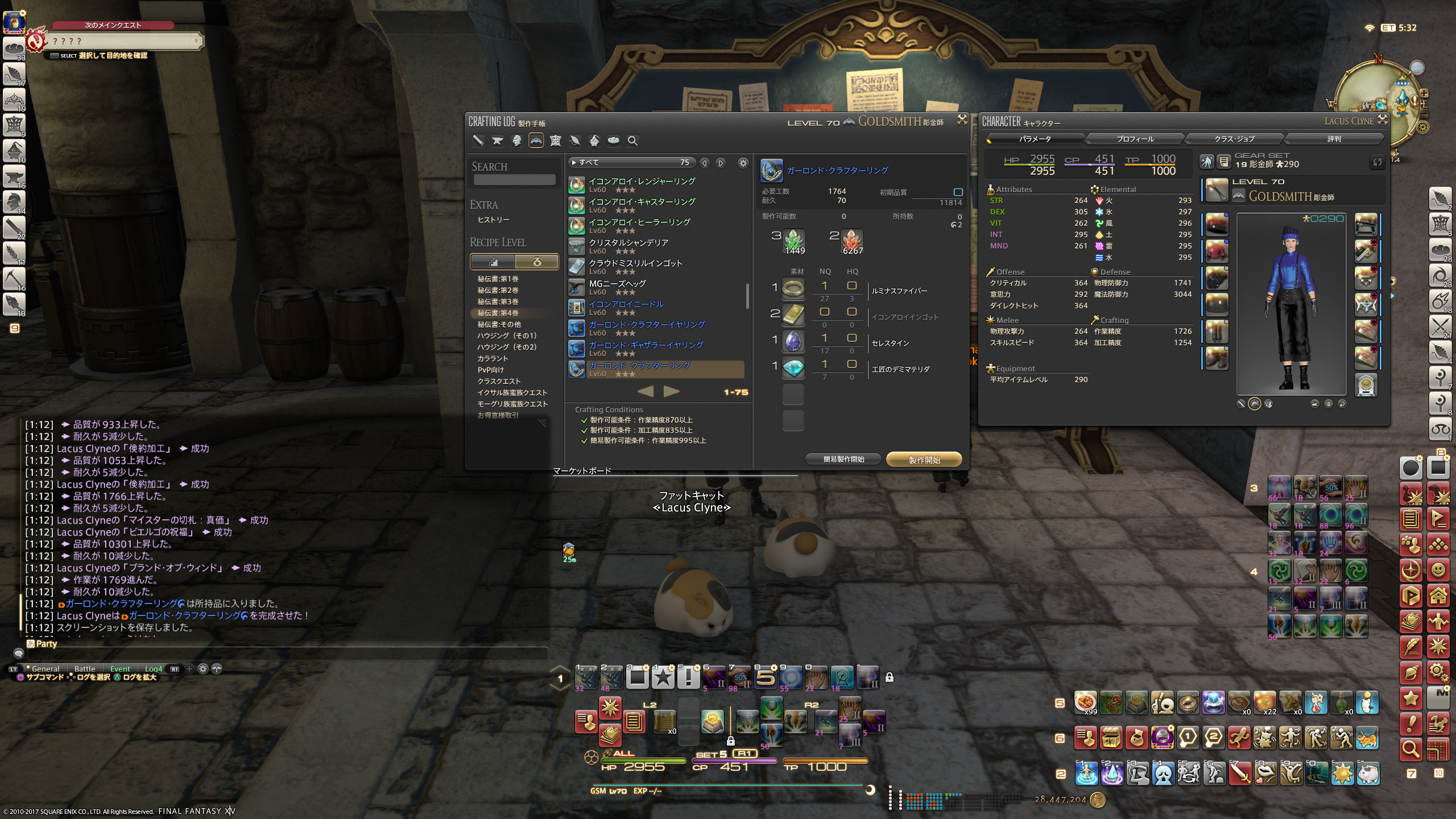Close the Crafting Log window
Screen dimensions: 1456x819
tap(962, 119)
